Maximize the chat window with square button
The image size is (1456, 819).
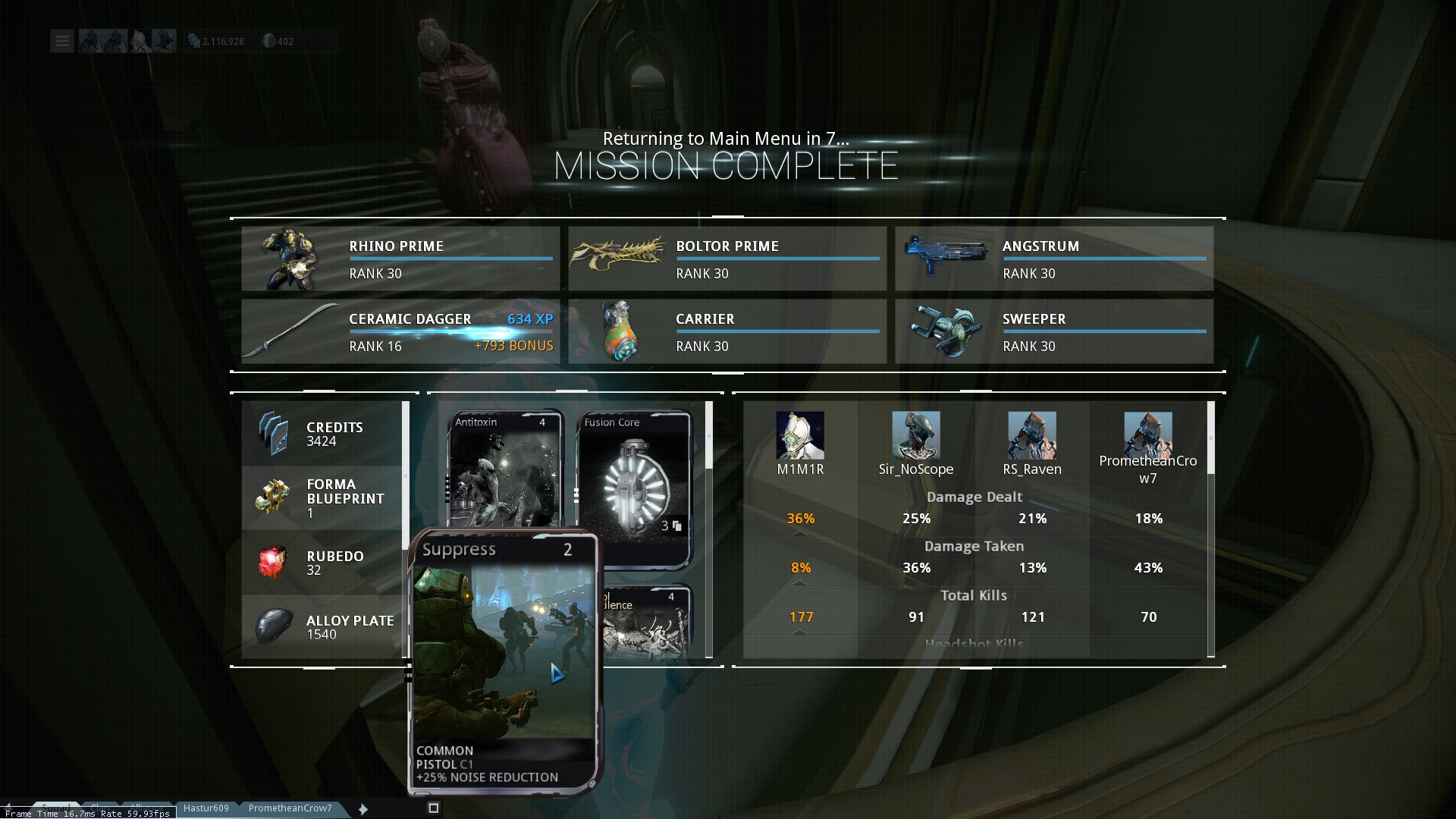pos(434,808)
